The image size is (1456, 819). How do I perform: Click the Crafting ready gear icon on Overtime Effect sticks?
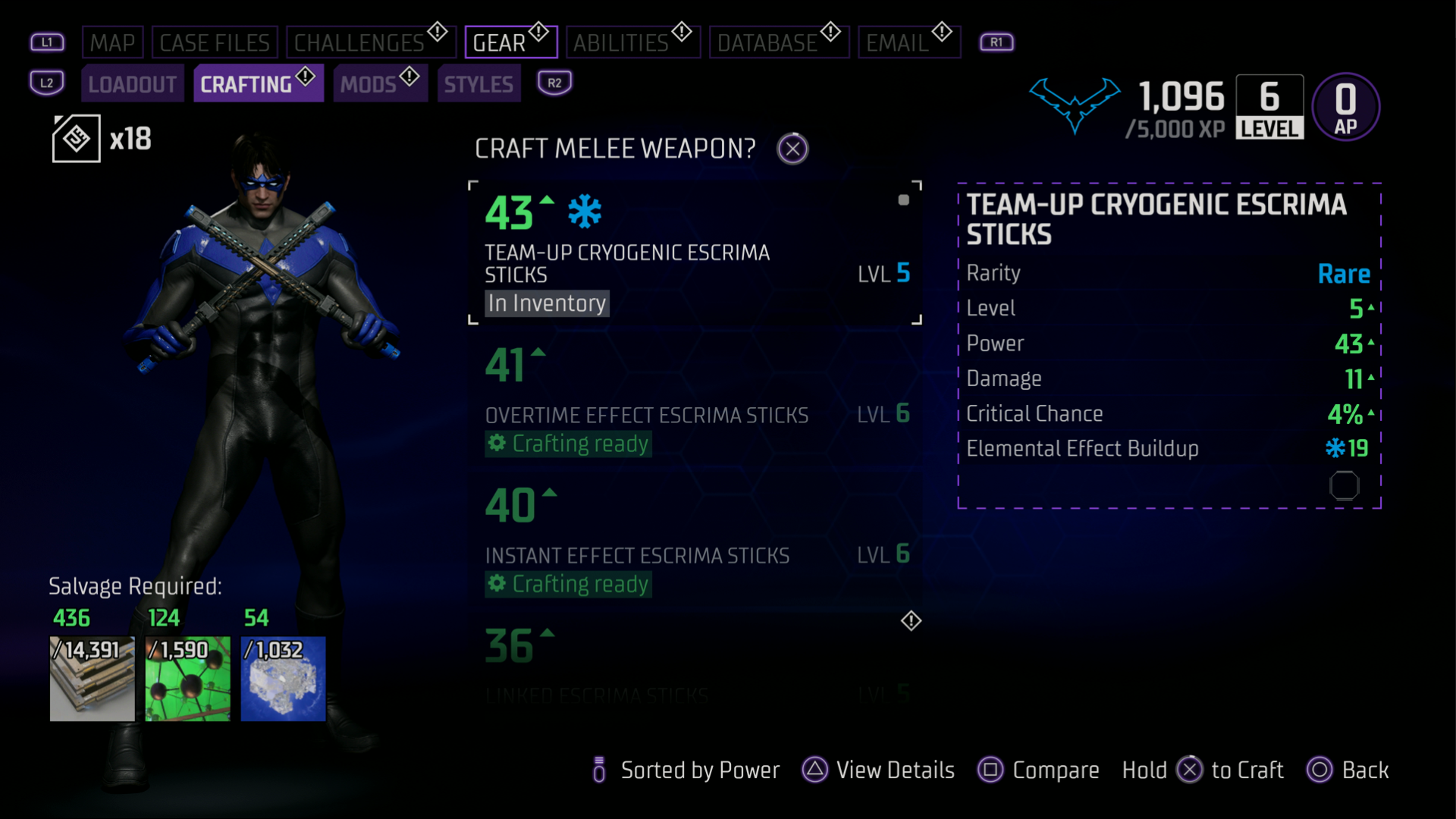tap(498, 444)
